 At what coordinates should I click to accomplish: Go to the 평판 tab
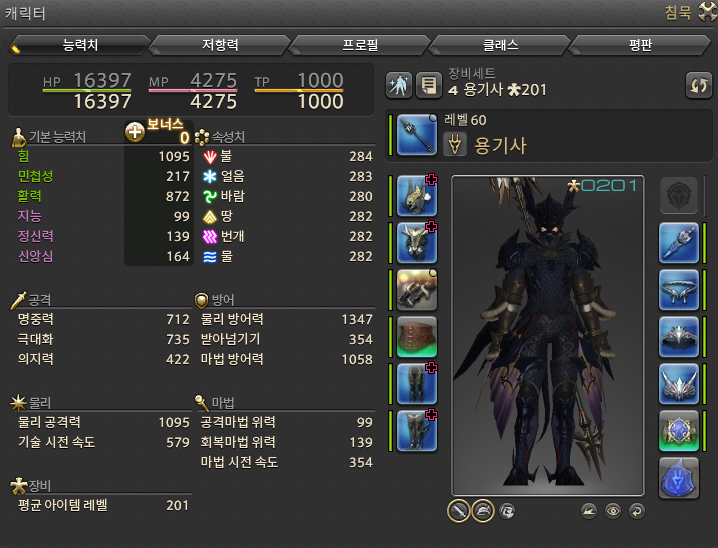(640, 45)
